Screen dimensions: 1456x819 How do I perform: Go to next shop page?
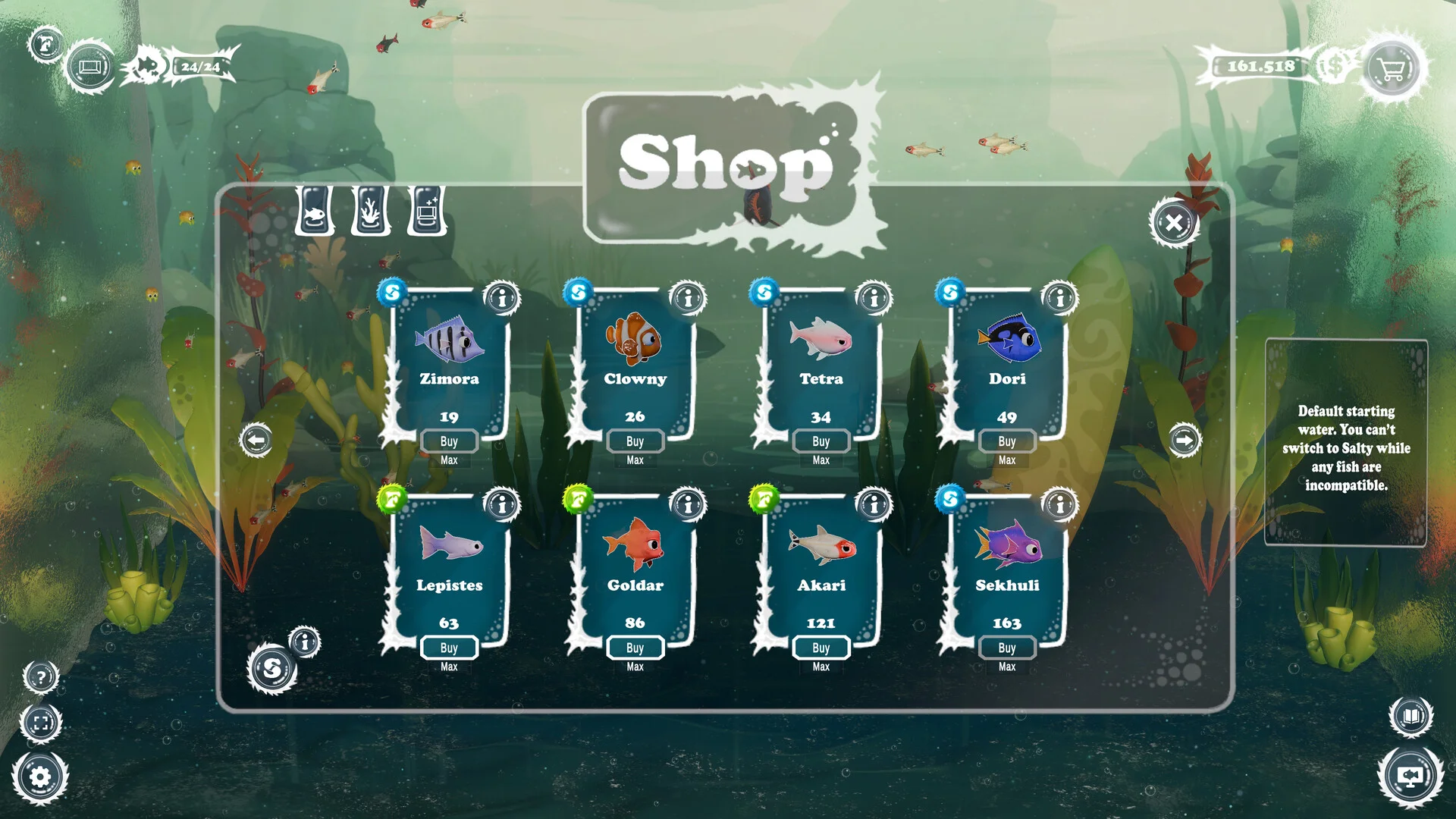pyautogui.click(x=1184, y=440)
